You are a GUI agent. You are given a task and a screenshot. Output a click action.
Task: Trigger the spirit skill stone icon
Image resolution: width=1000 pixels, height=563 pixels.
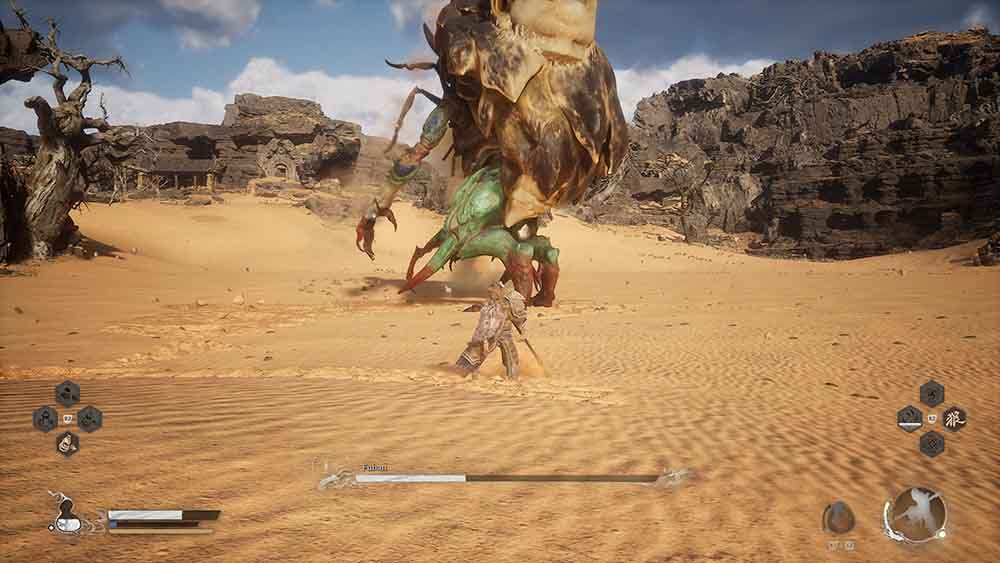tap(839, 517)
